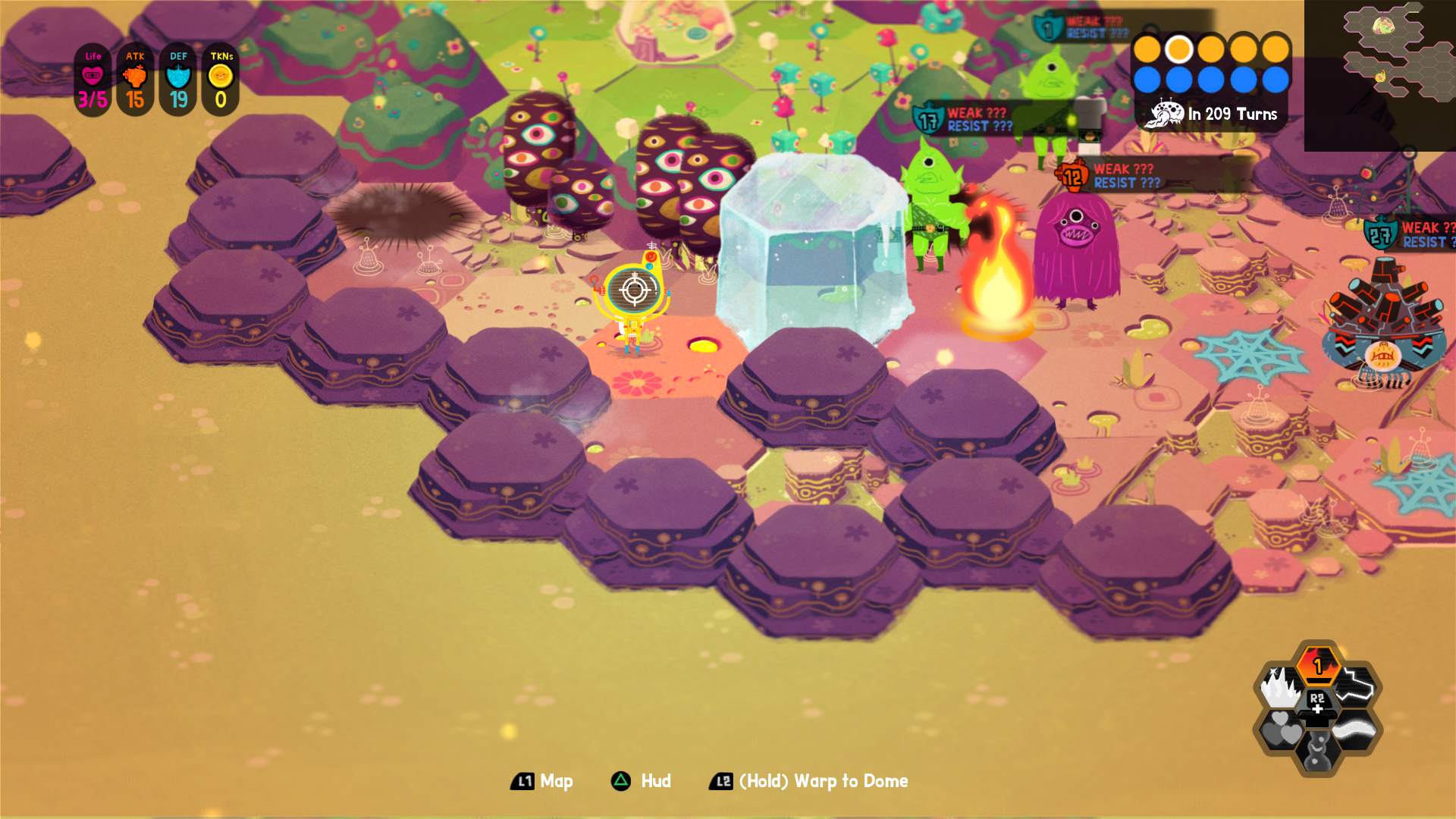
Task: Warp to Dome
Action: pyautogui.click(x=809, y=781)
